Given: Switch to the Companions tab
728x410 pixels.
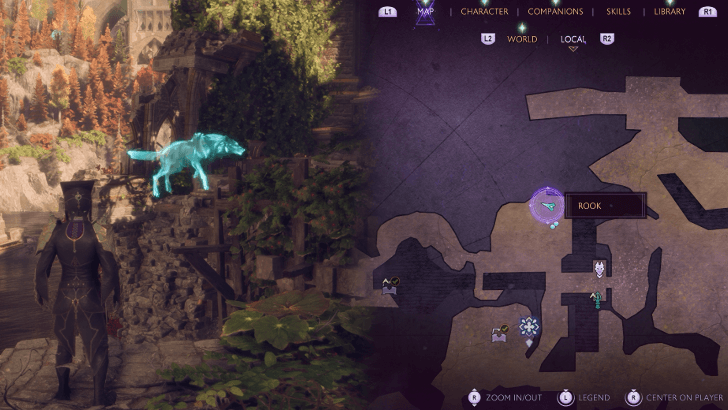Looking at the screenshot, I should pos(555,12).
